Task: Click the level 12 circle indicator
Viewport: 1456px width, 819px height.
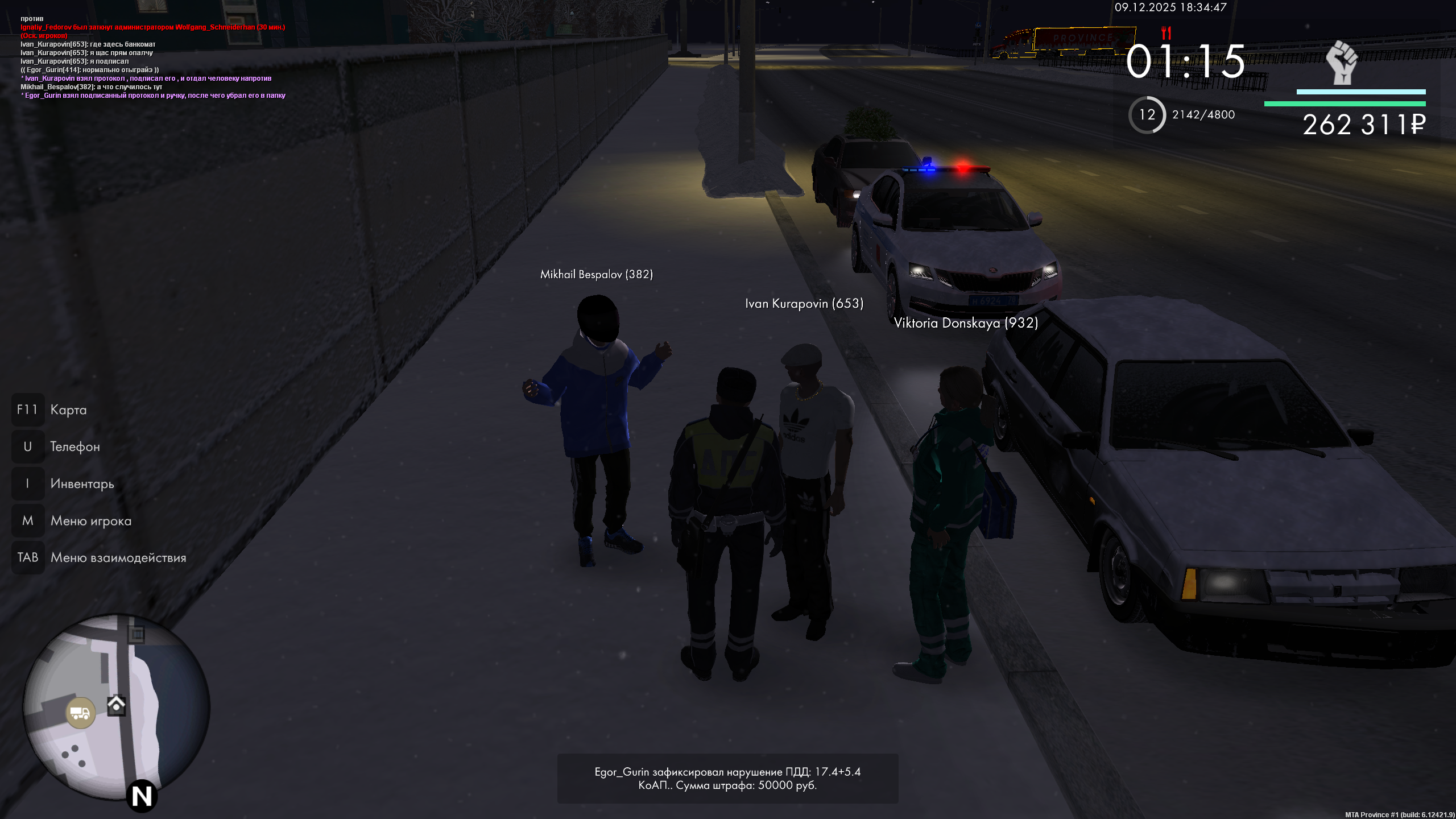Action: tap(1147, 115)
